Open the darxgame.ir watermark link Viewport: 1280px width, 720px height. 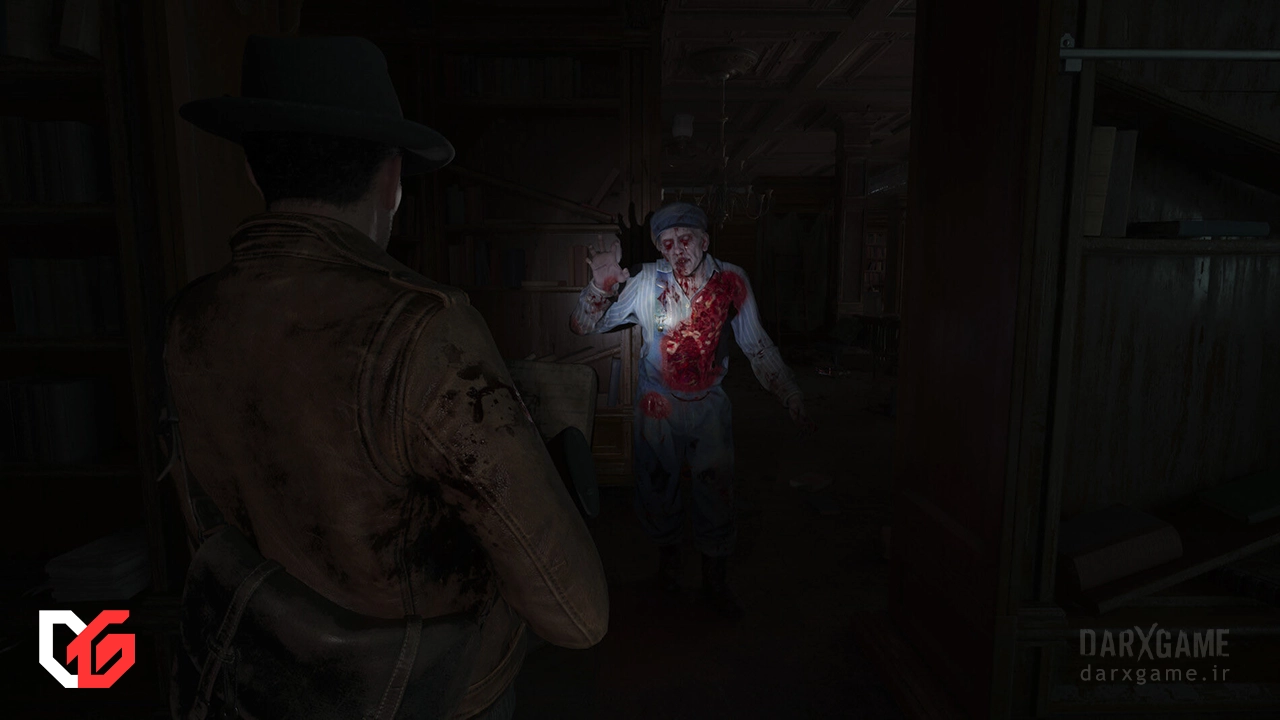point(1154,673)
